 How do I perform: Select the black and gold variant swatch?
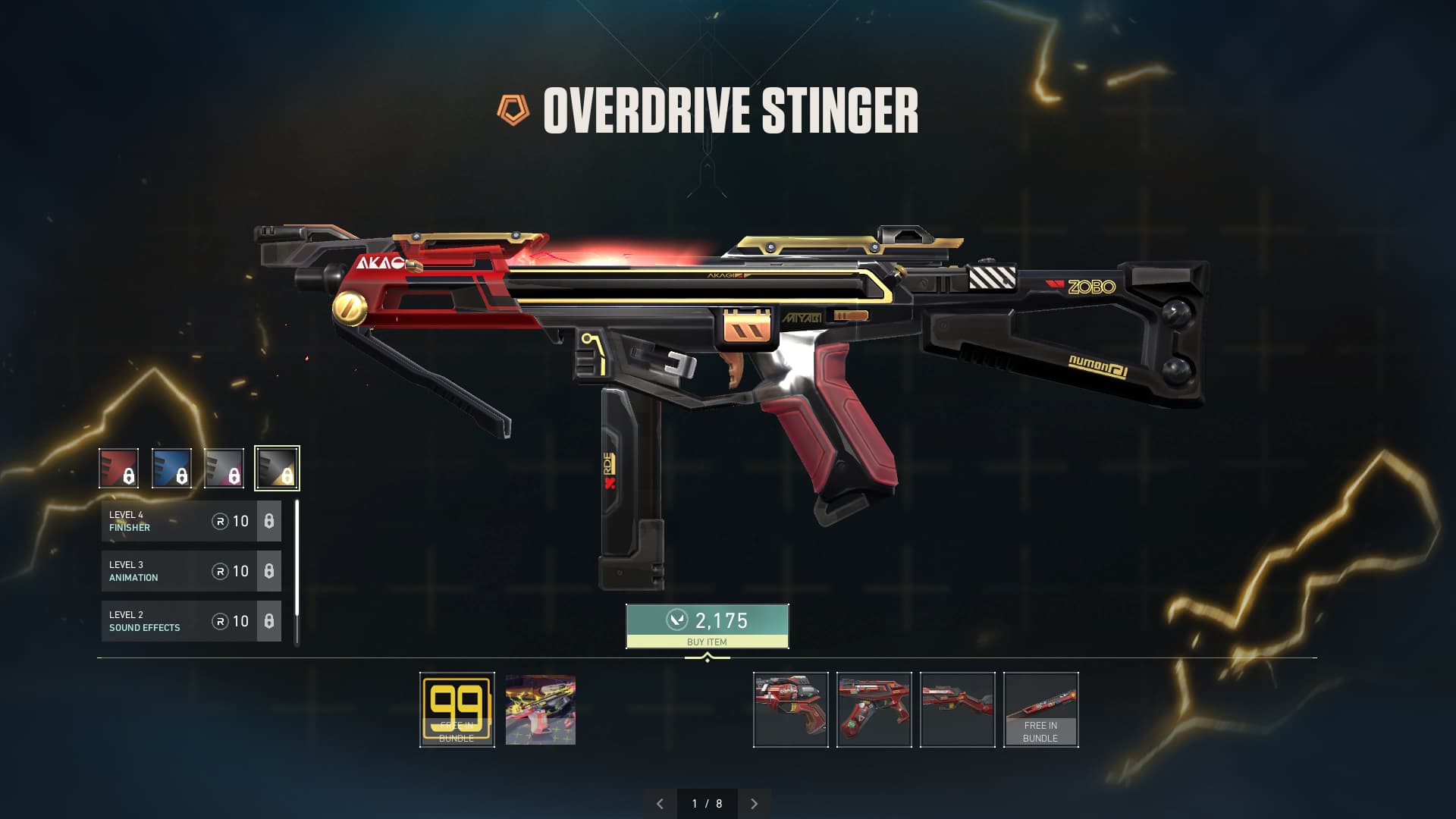click(277, 468)
